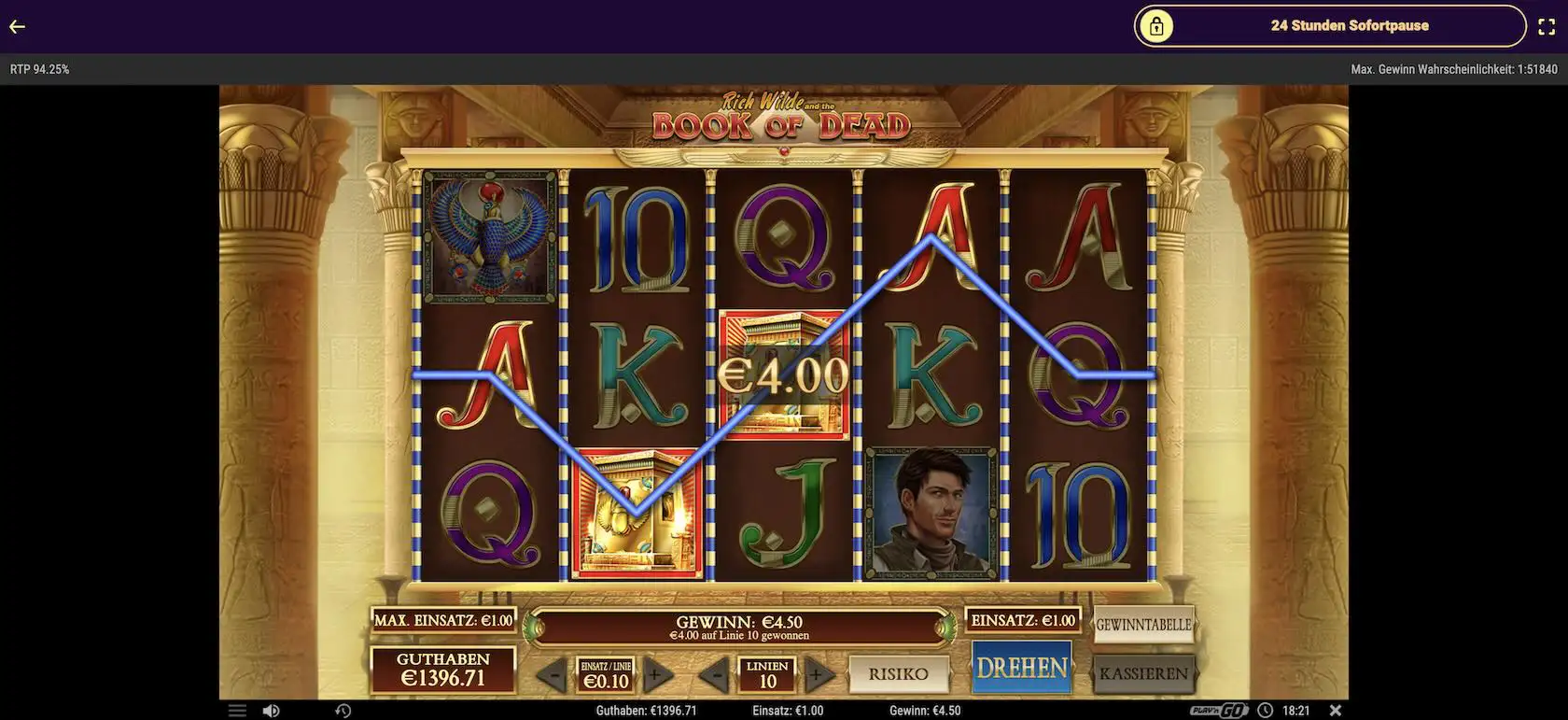Click the padlock icon next to Sofortpause
The width and height of the screenshot is (1568, 720).
pyautogui.click(x=1157, y=25)
